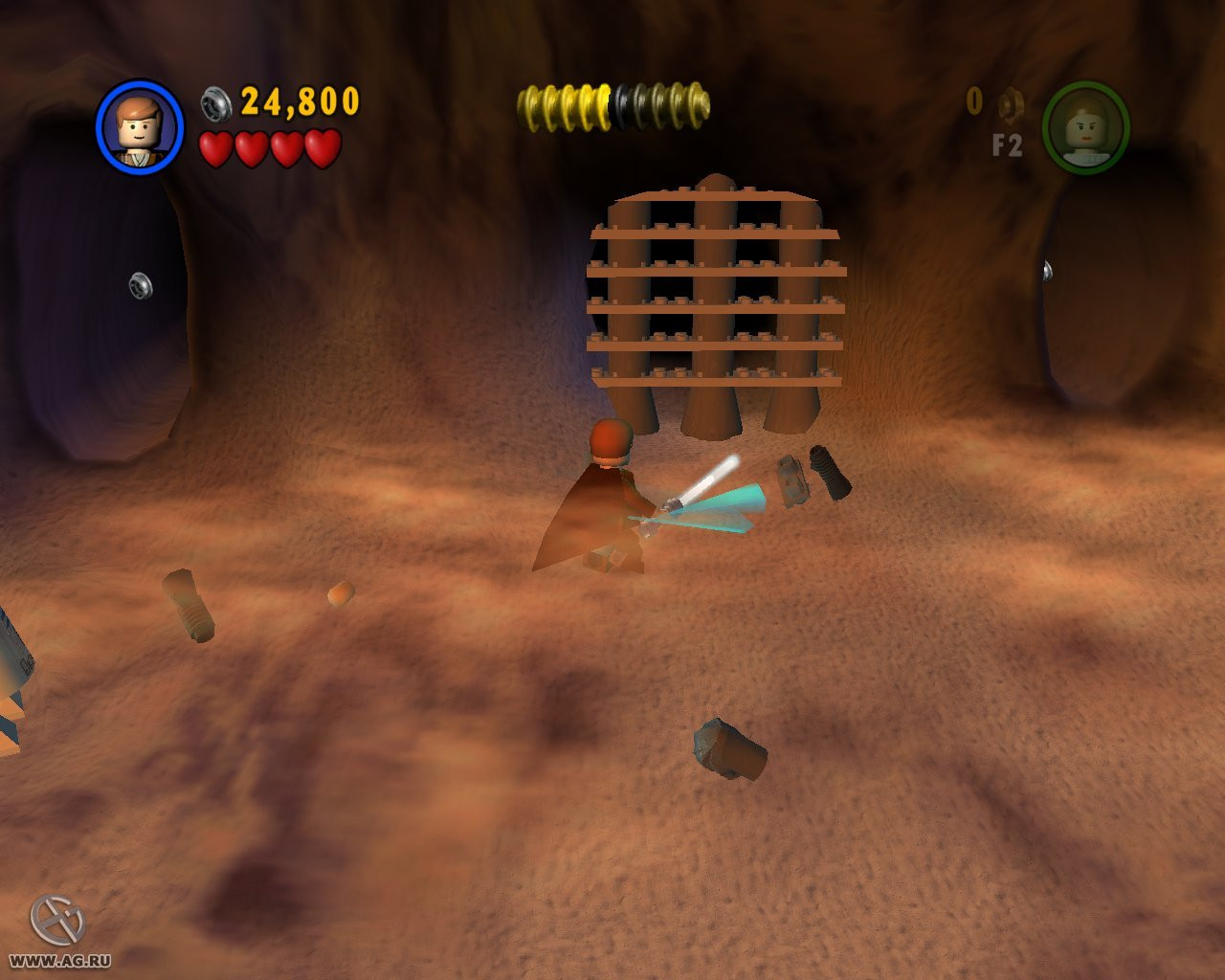This screenshot has height=980, width=1225.
Task: Click the last red heart of Obi-Wan's health
Action: tap(323, 148)
